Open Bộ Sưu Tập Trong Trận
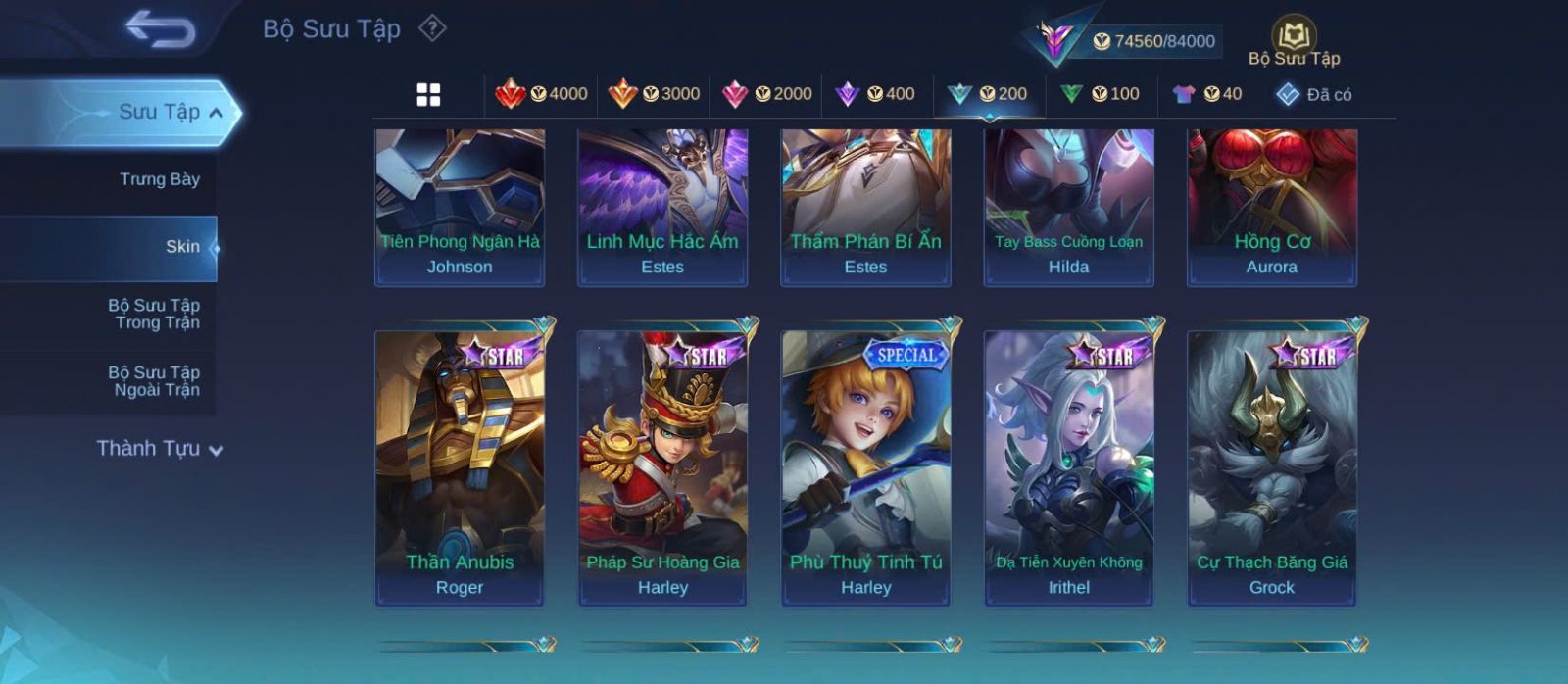The height and width of the screenshot is (684, 1568). [155, 314]
